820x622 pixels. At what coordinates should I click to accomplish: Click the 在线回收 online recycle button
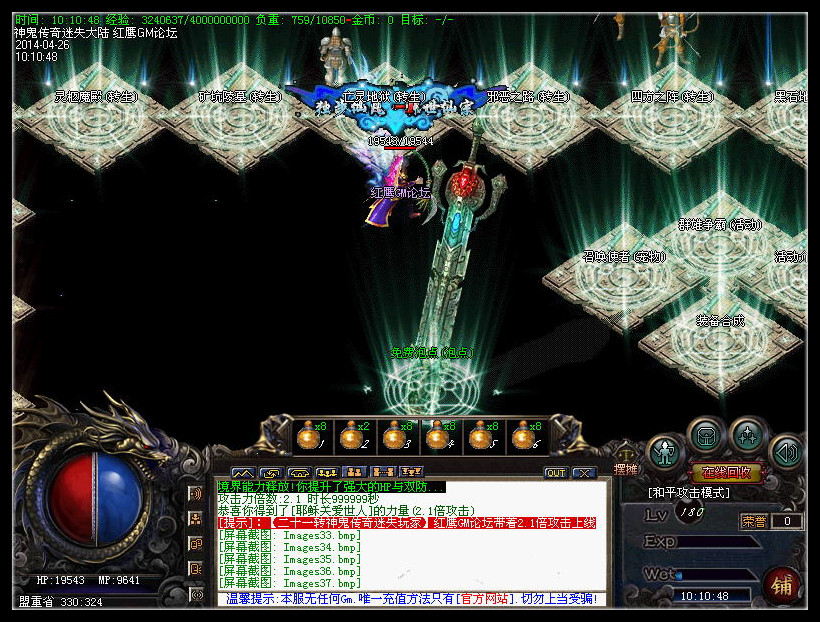[x=726, y=473]
